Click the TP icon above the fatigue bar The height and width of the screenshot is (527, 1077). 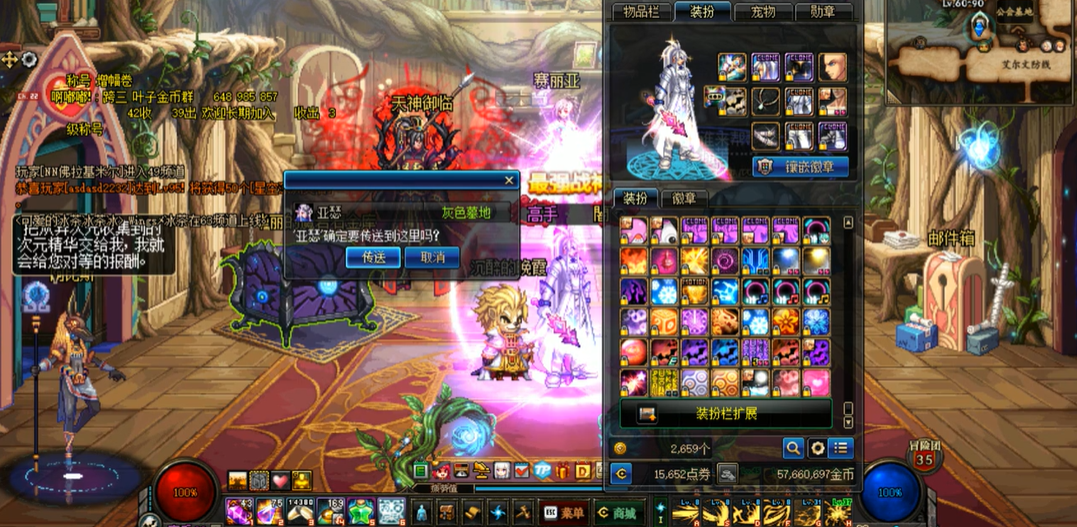[543, 471]
